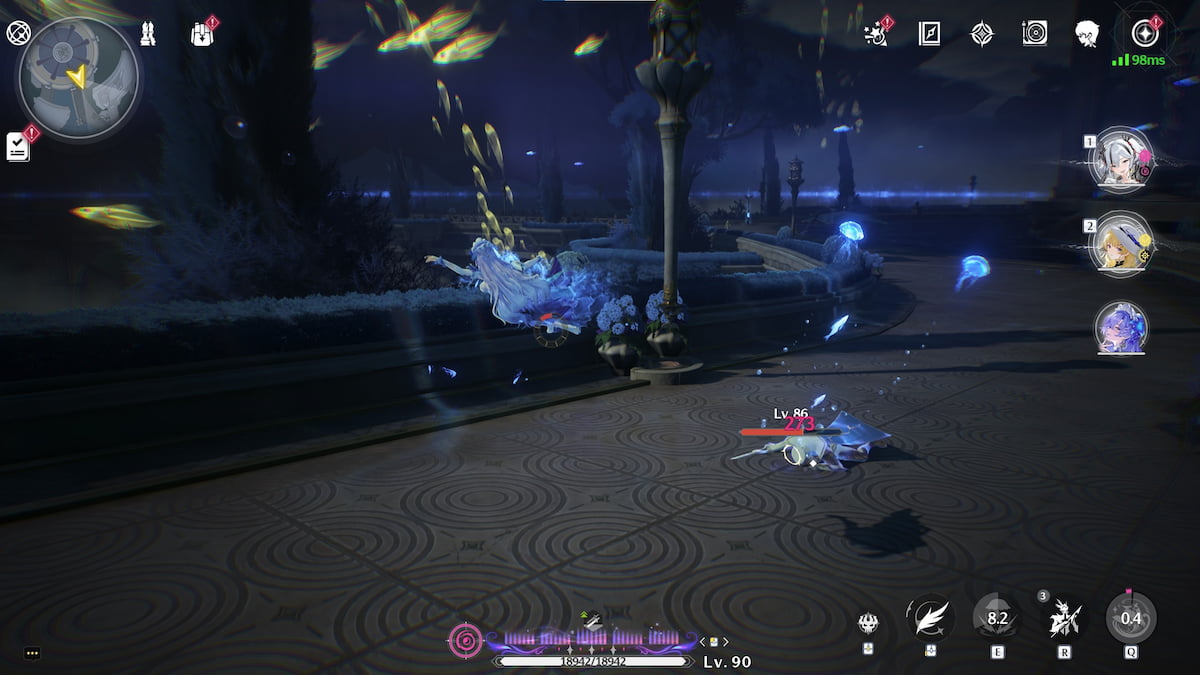Use the Echo skill showing 0.4 cooldown
This screenshot has width=1200, height=675.
[x=1131, y=618]
